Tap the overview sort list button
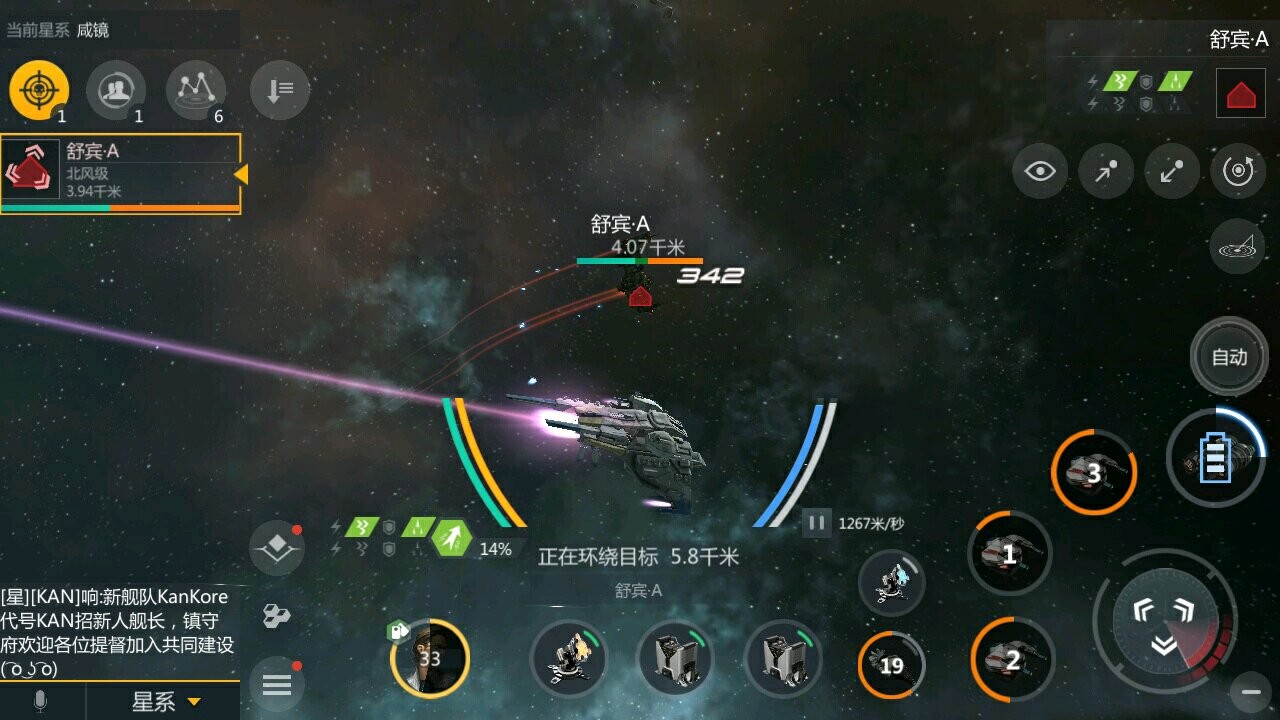Screen dimensions: 1280x720 click(279, 91)
